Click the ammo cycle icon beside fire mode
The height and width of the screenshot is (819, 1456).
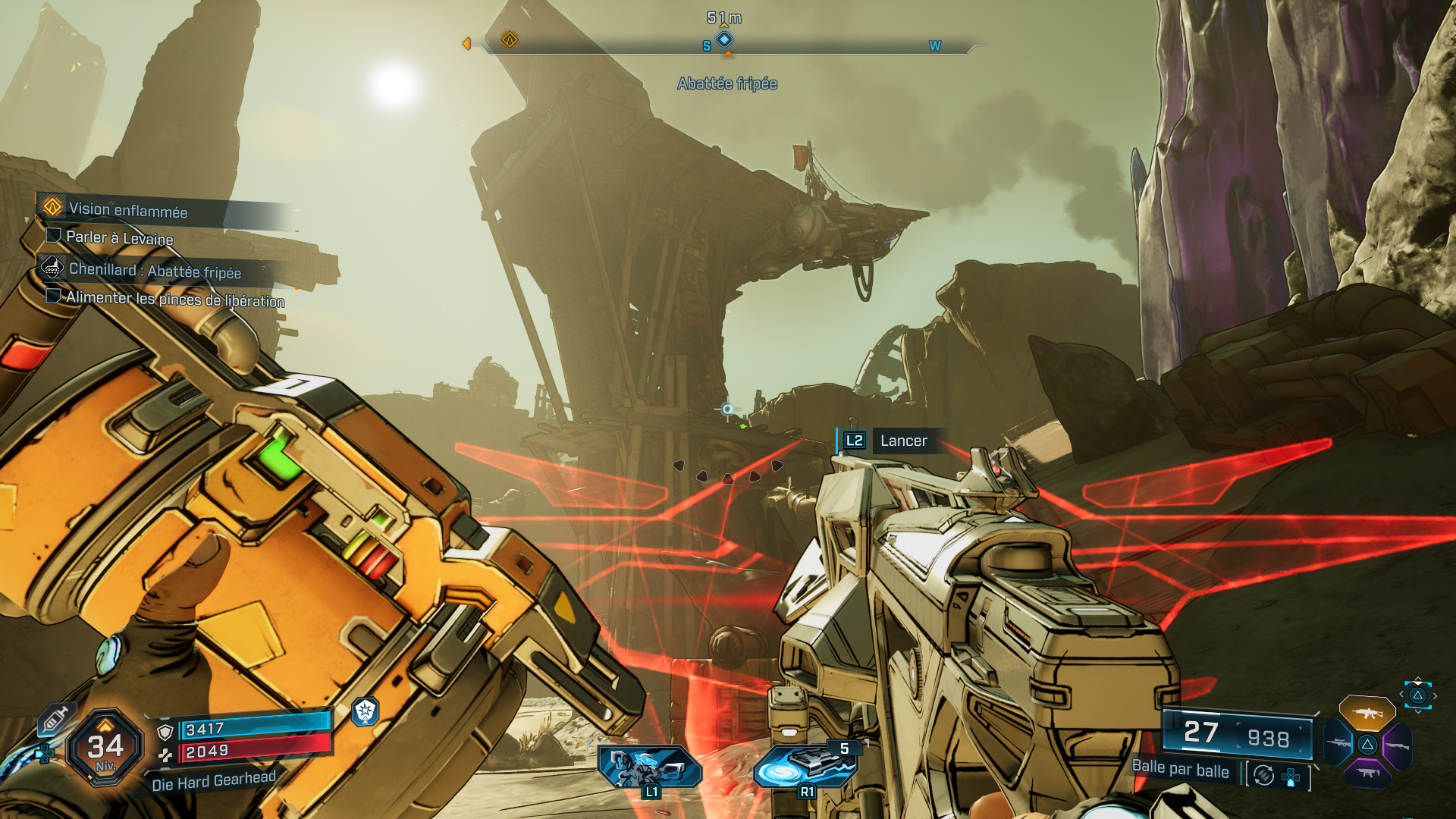1263,775
